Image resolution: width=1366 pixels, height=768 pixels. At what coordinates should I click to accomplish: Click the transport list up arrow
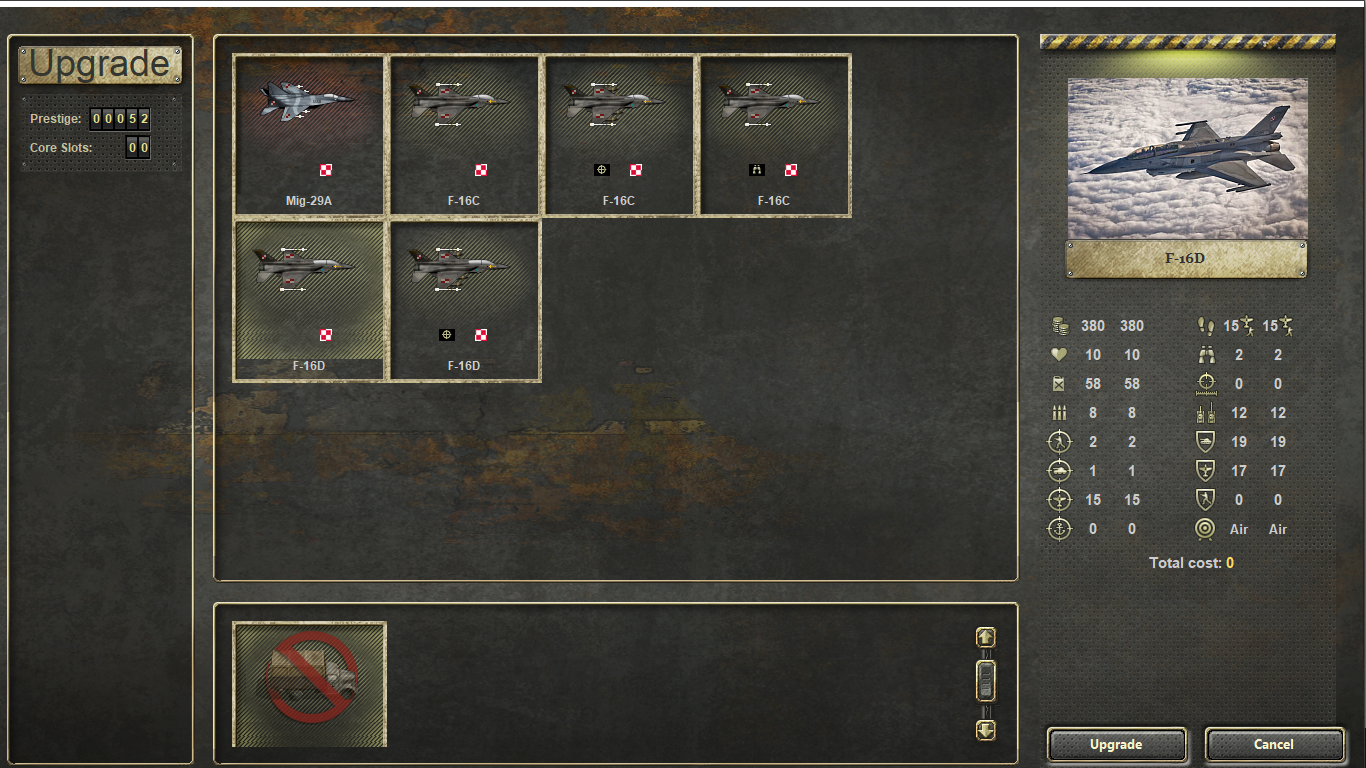[x=986, y=637]
